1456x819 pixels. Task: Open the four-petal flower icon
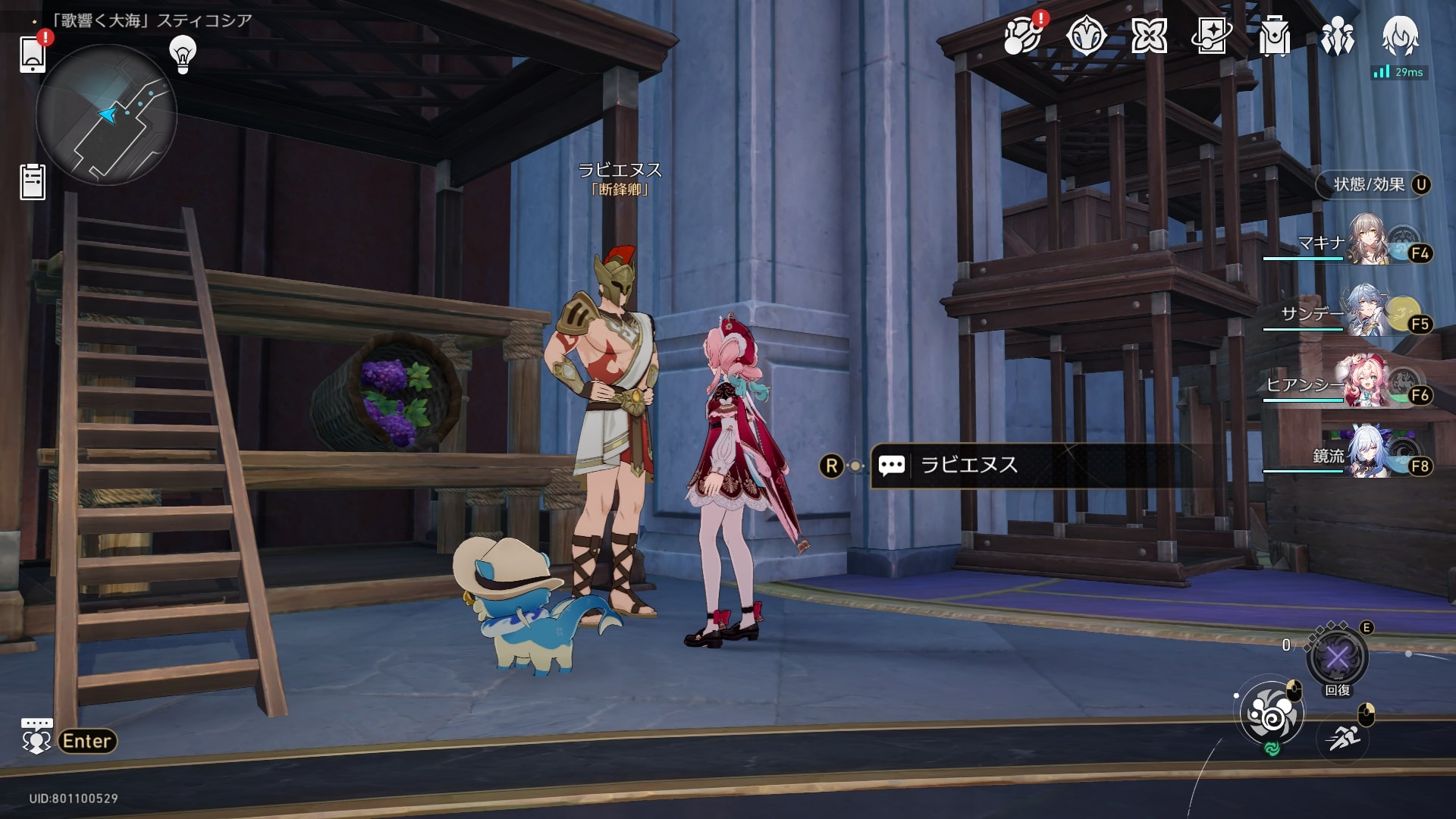pyautogui.click(x=1148, y=36)
